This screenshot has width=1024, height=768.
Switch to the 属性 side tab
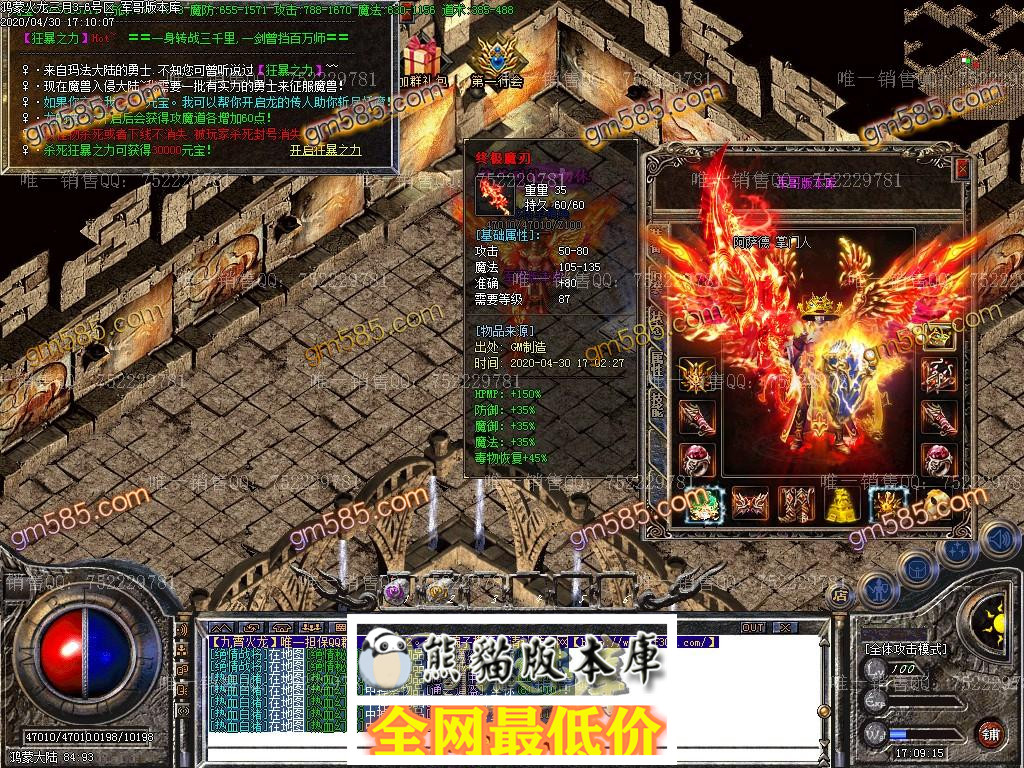click(x=659, y=350)
